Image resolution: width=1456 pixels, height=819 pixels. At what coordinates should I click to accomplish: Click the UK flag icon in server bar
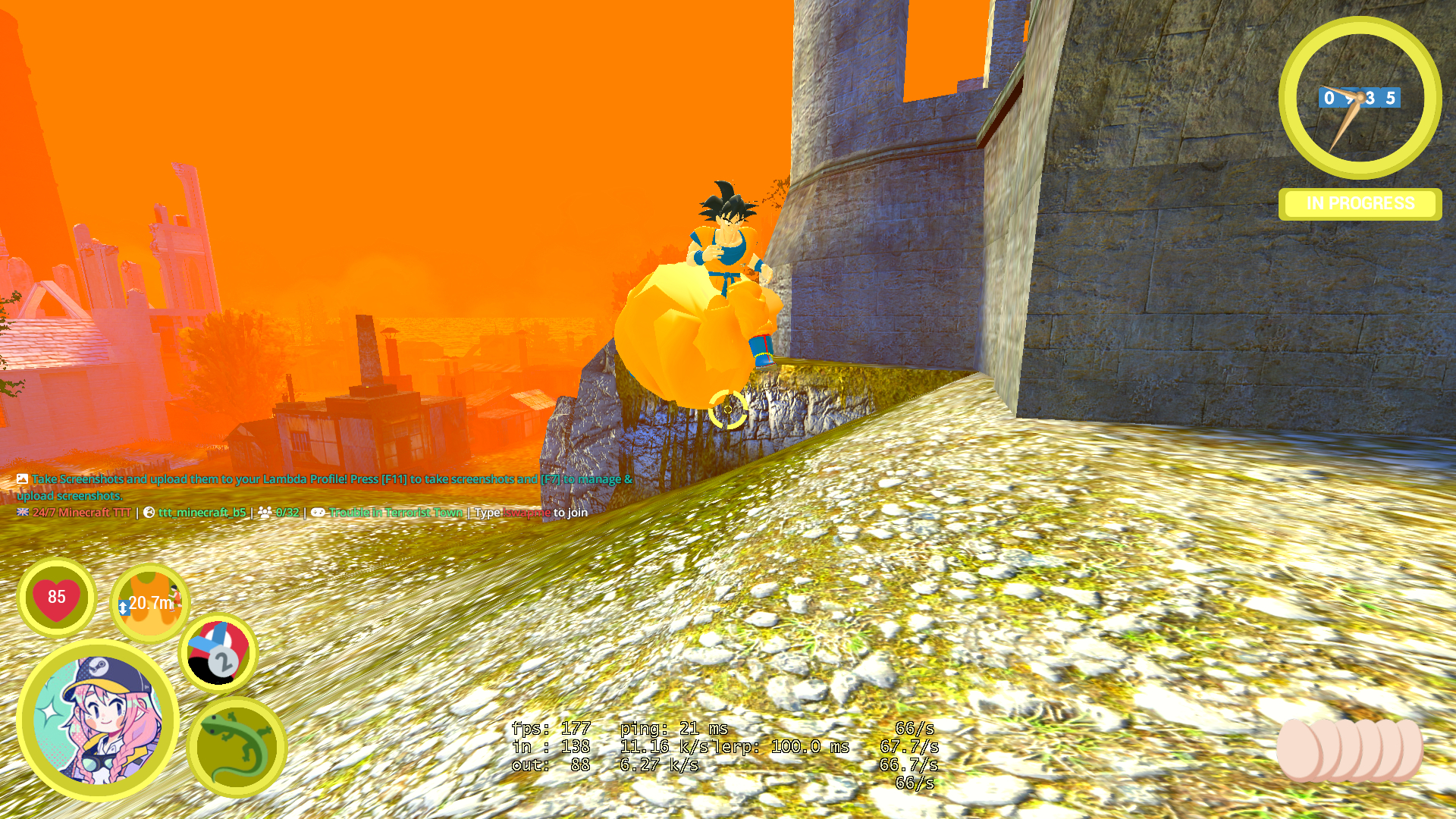click(x=22, y=513)
